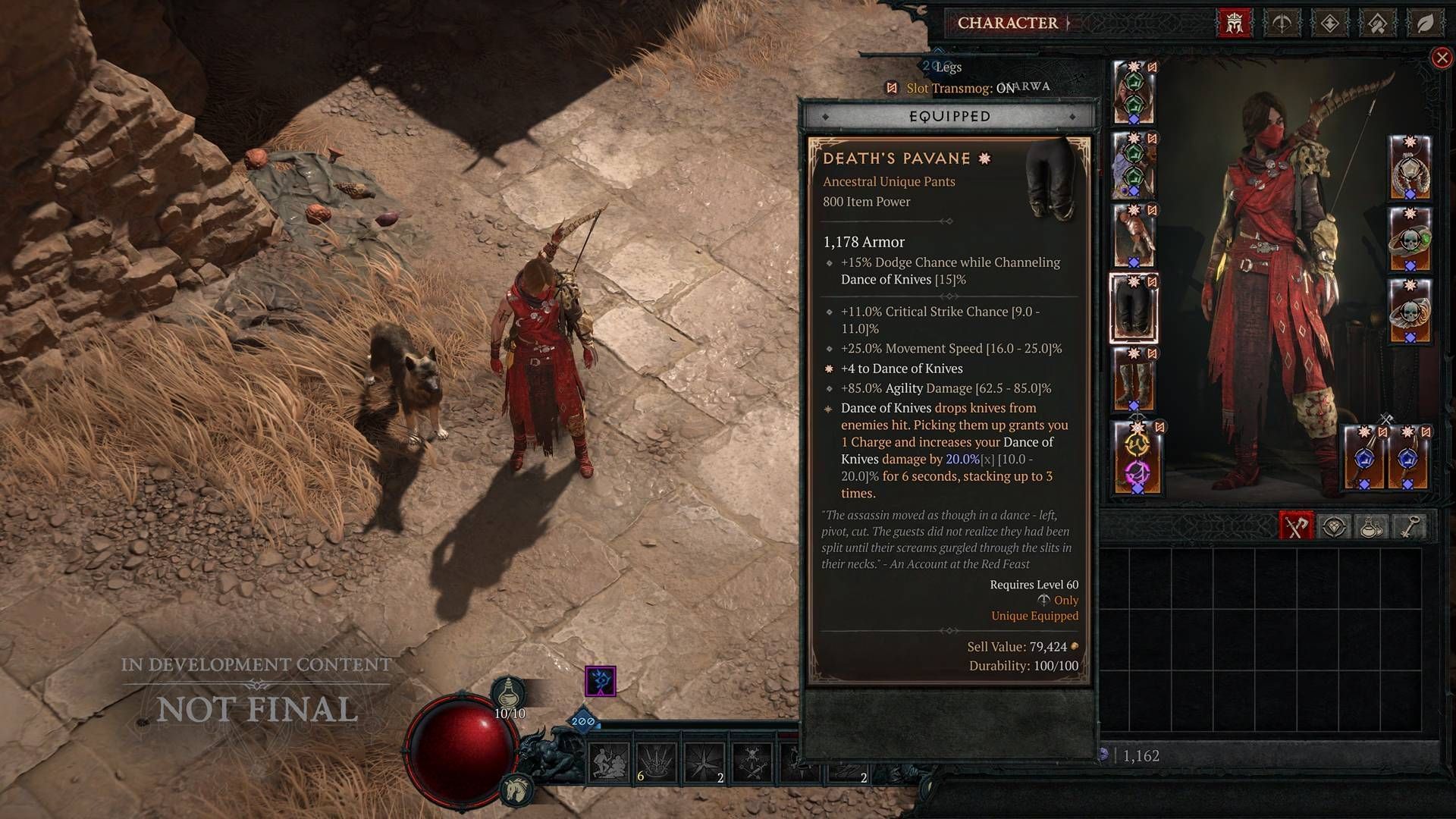Use the healing potion flask icon

509,694
